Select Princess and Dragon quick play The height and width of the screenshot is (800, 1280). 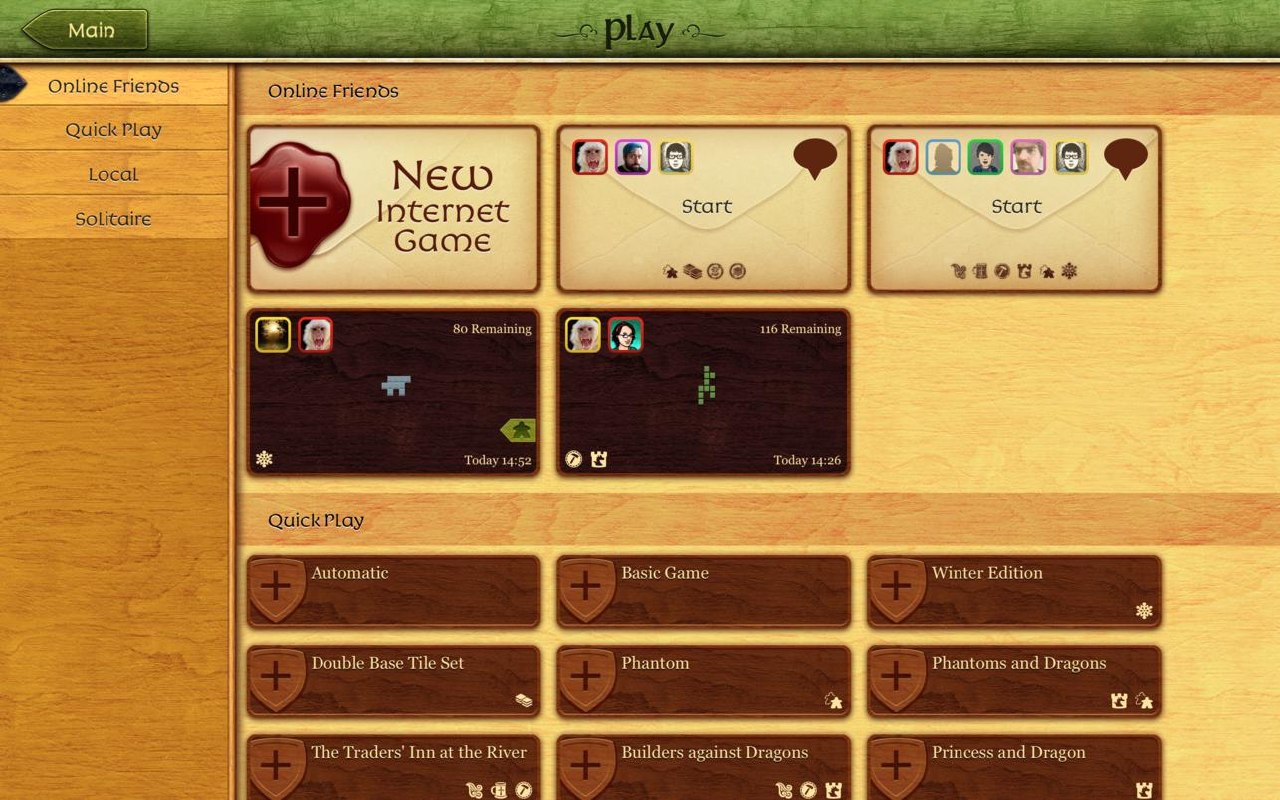(1013, 768)
